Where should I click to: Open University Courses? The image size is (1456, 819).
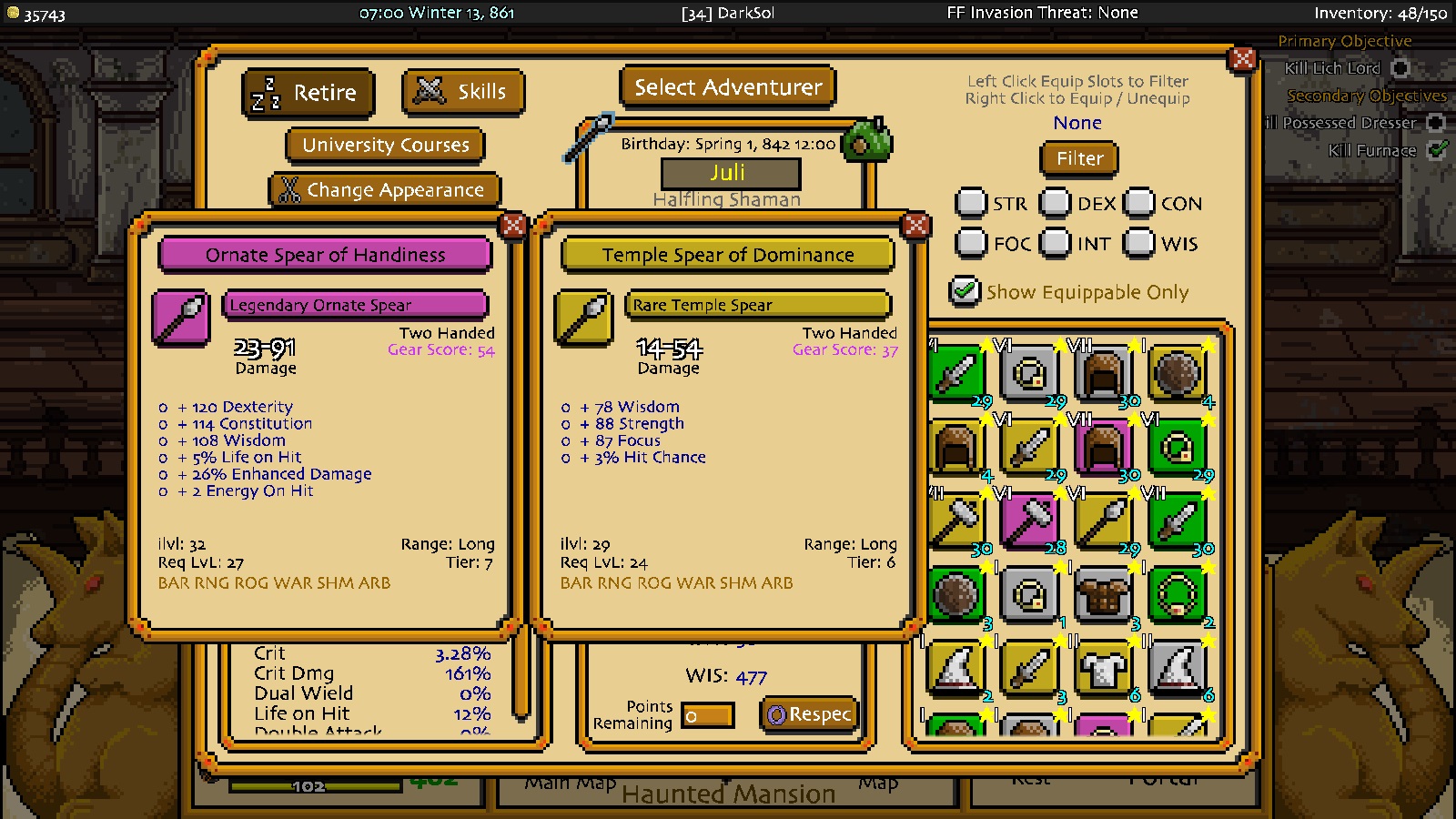coord(384,145)
